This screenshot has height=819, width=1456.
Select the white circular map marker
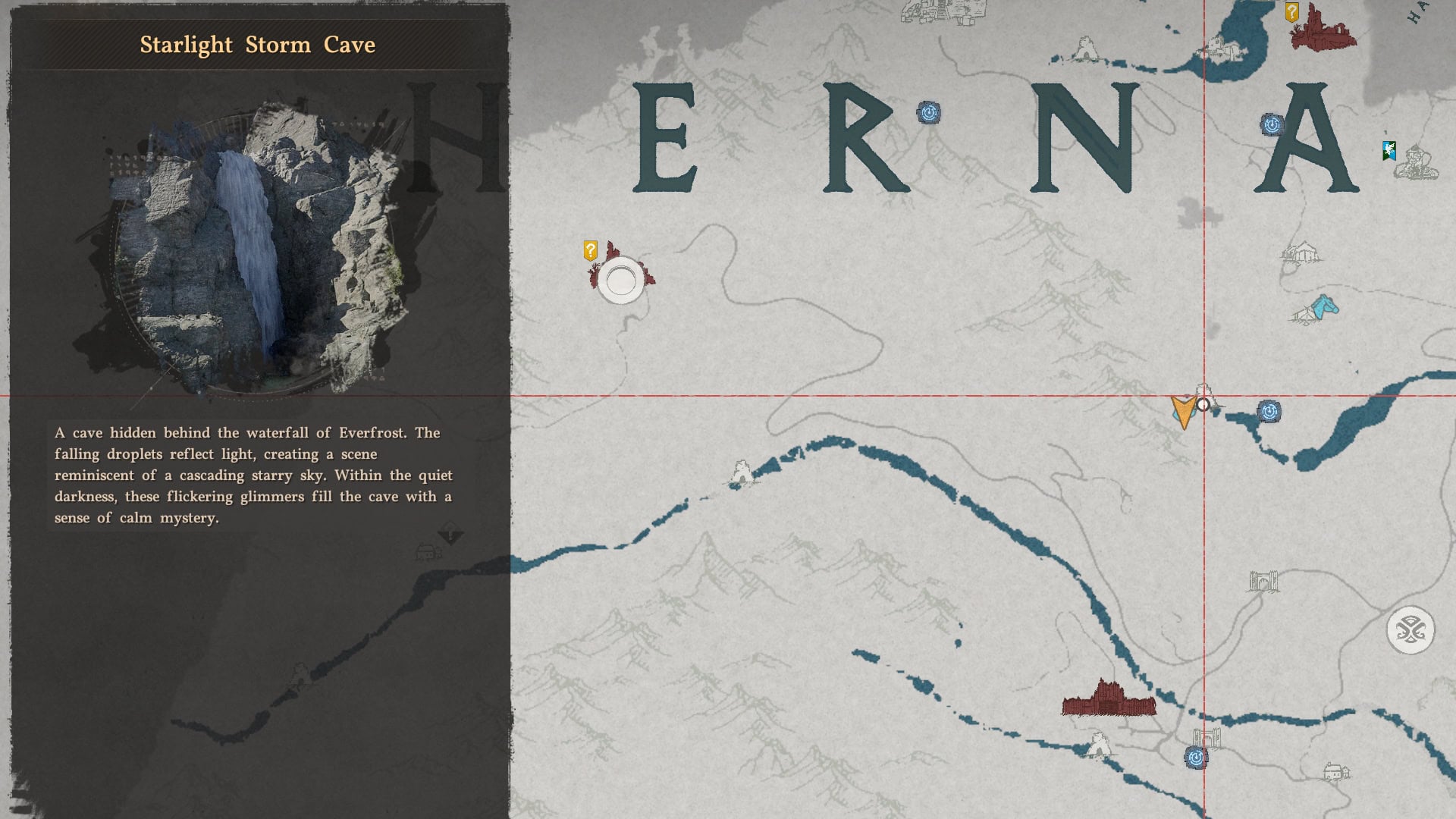tap(620, 281)
